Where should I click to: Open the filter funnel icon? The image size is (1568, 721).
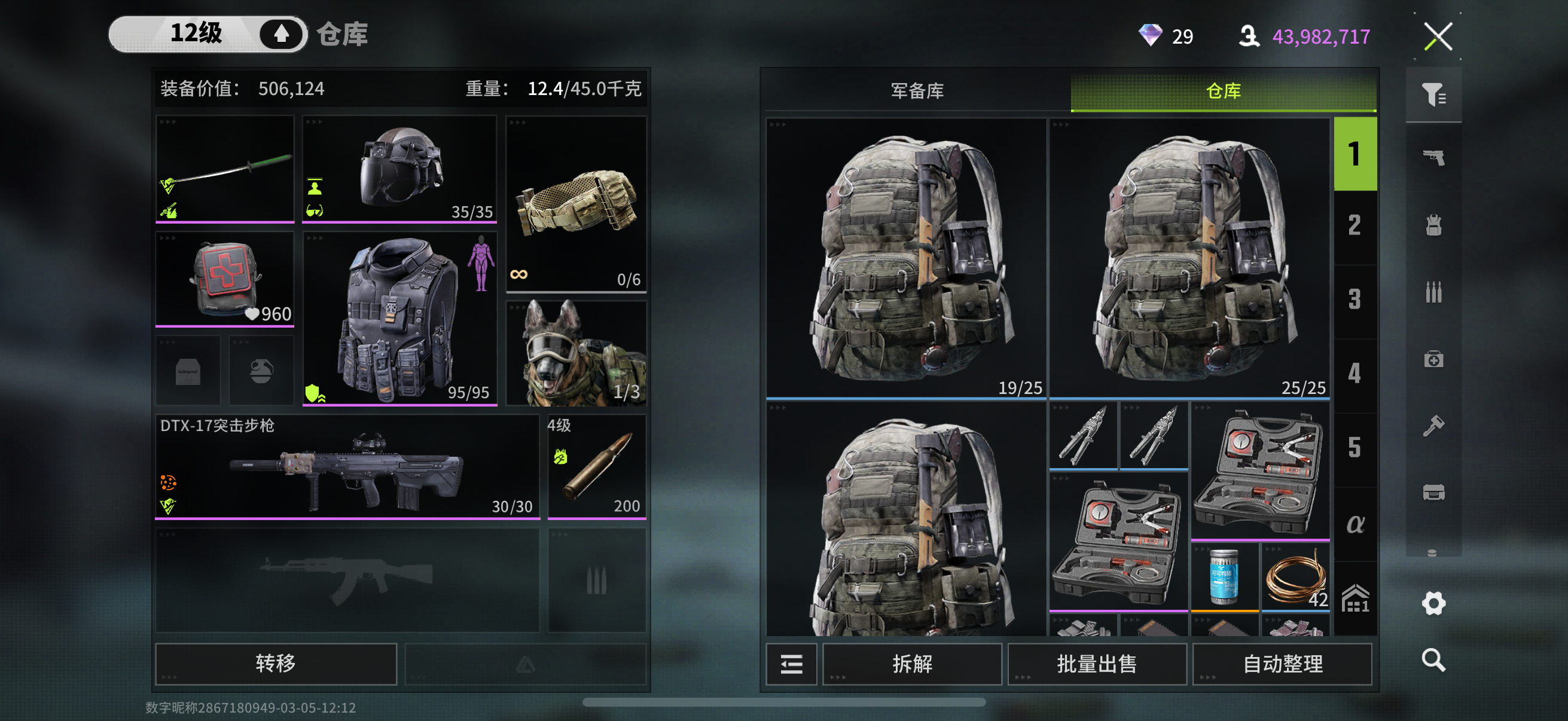coord(1433,94)
